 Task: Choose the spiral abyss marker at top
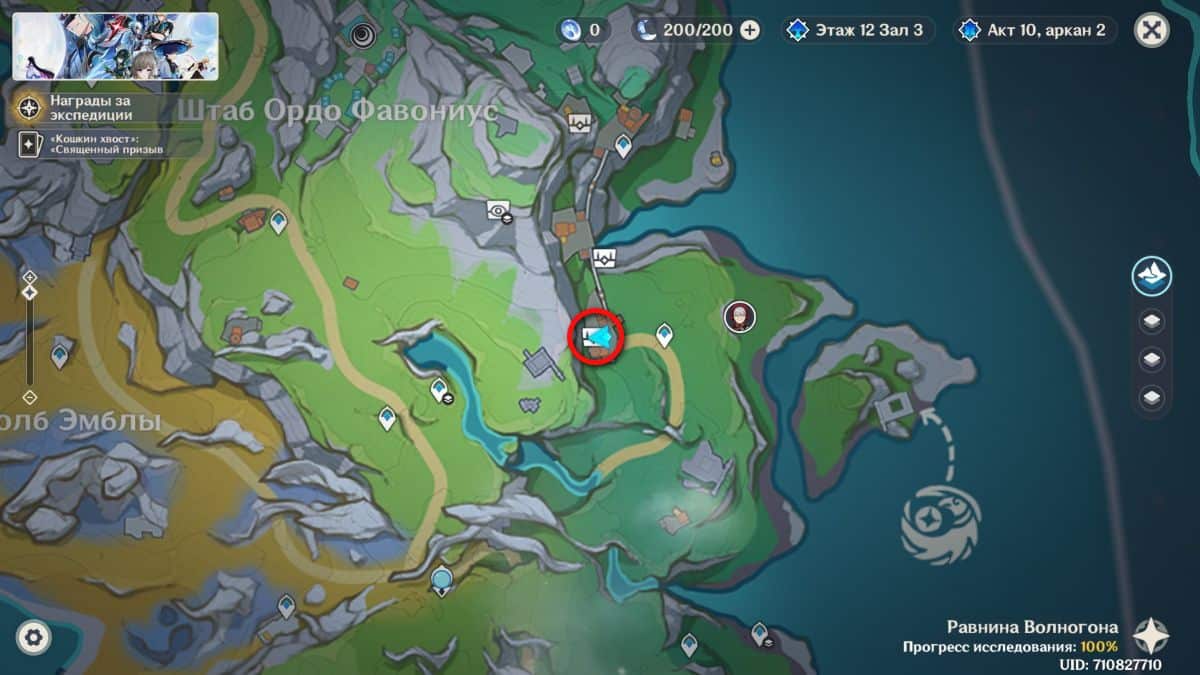coord(362,37)
